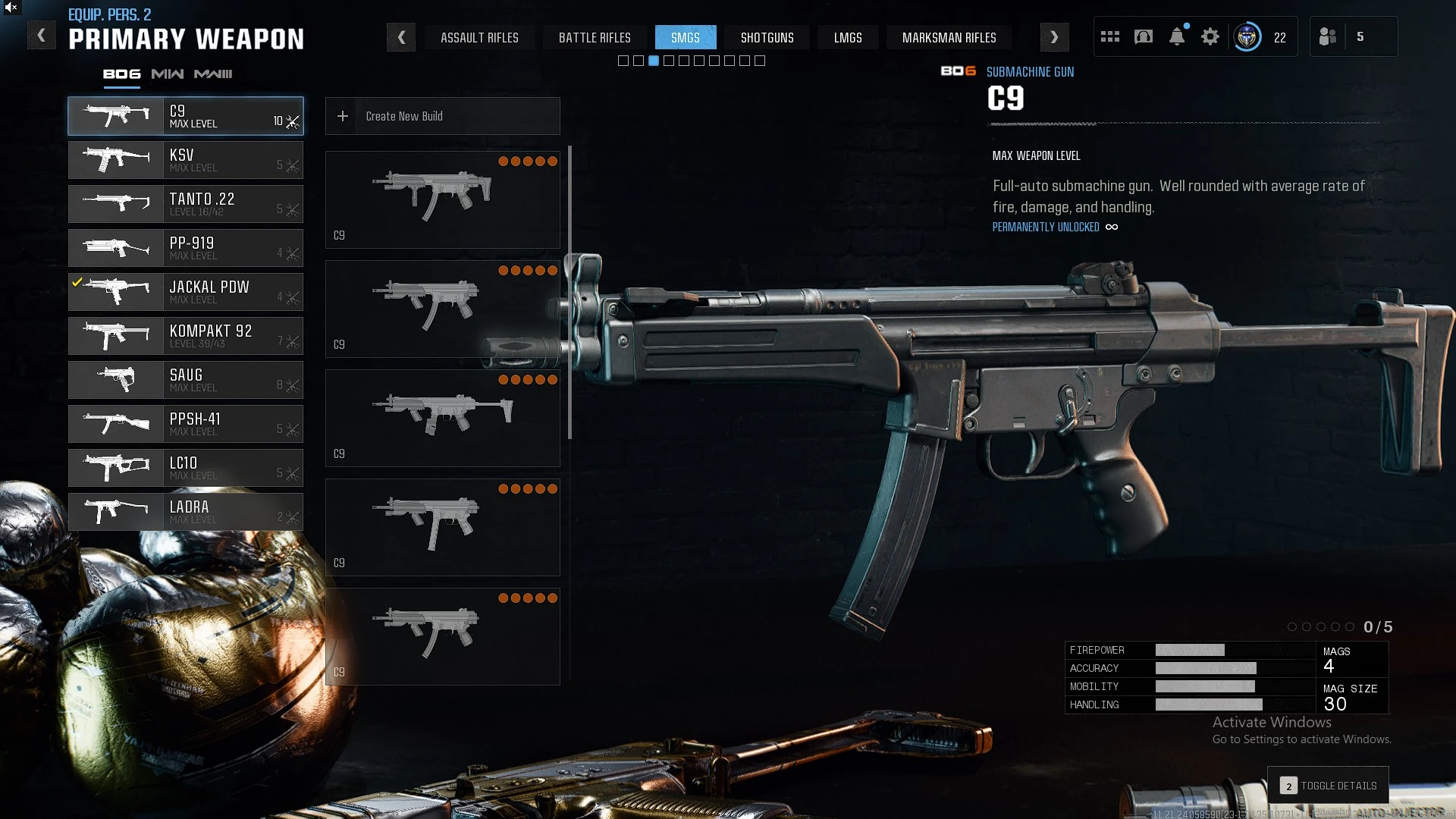Switch to the Assault Rifles tab
Image resolution: width=1456 pixels, height=819 pixels.
click(x=479, y=37)
